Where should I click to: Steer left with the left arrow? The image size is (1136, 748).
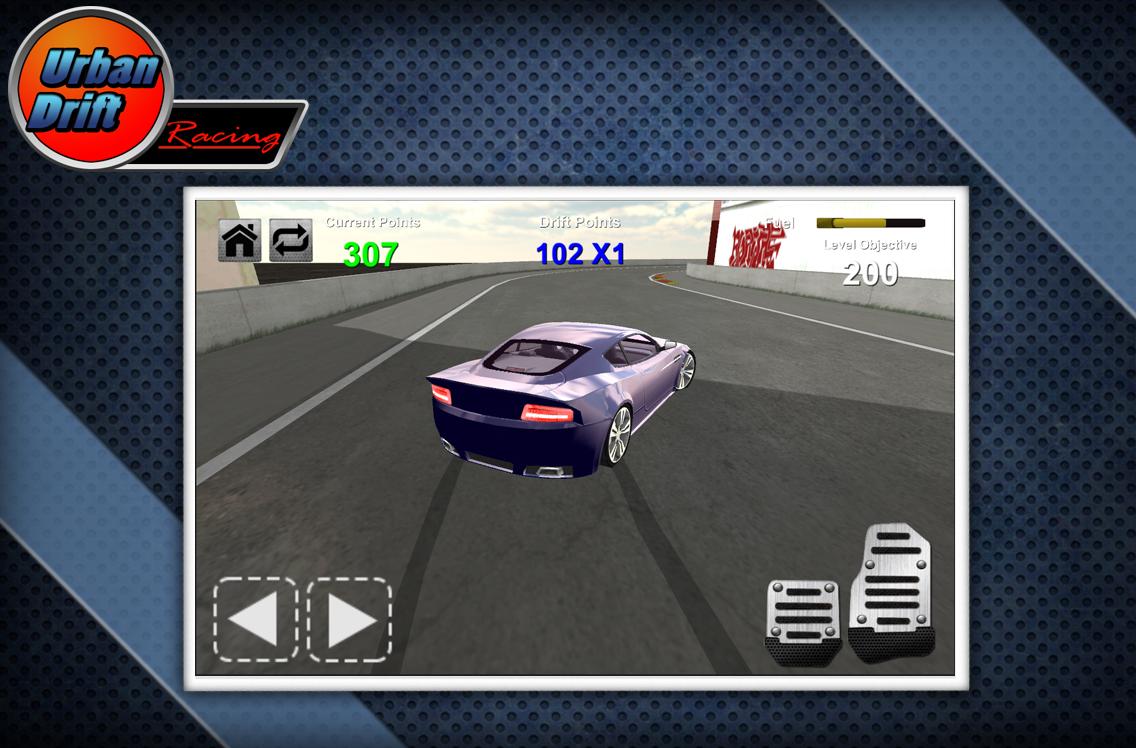pos(255,619)
